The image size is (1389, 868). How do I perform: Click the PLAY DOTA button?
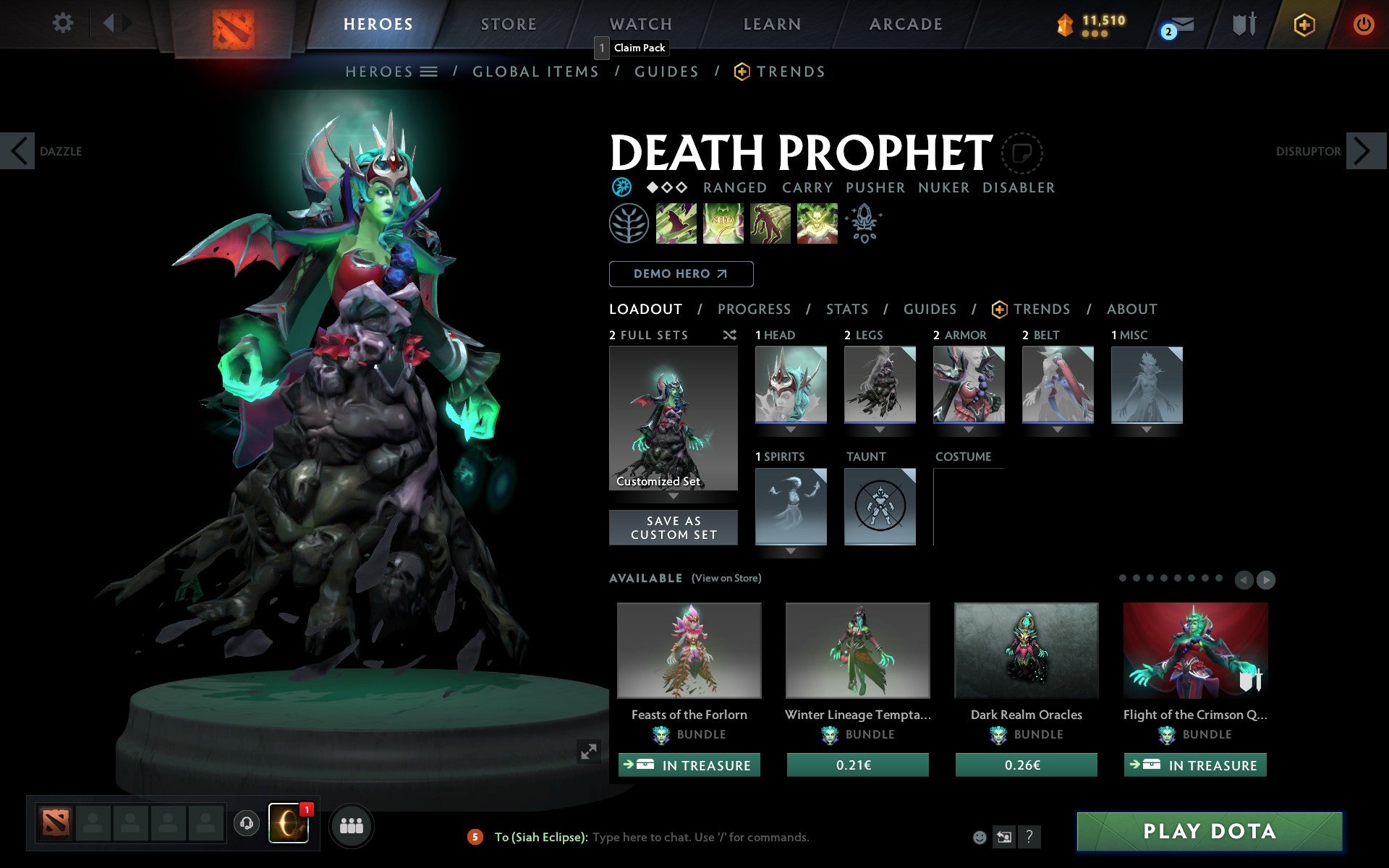click(x=1209, y=832)
